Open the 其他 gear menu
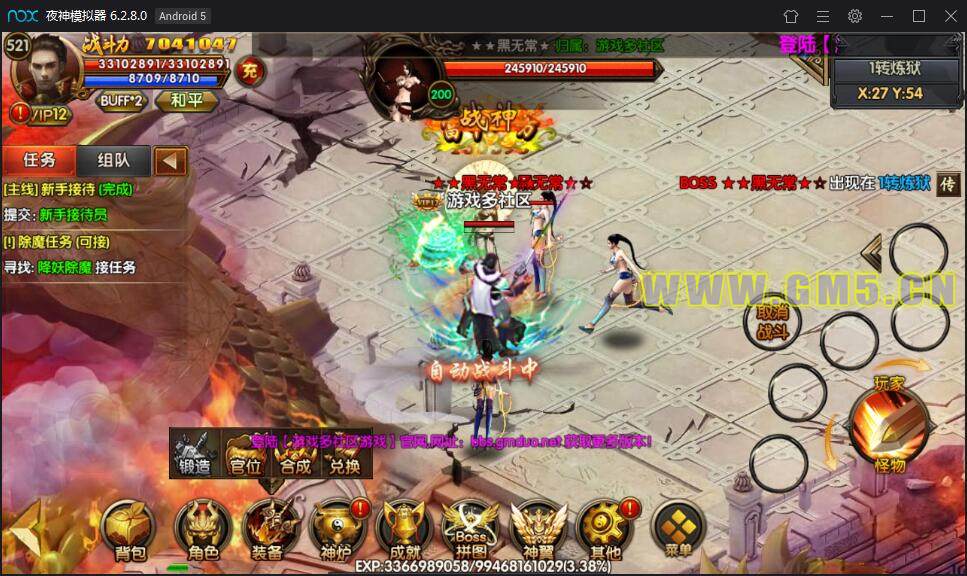967x576 pixels. coord(605,530)
